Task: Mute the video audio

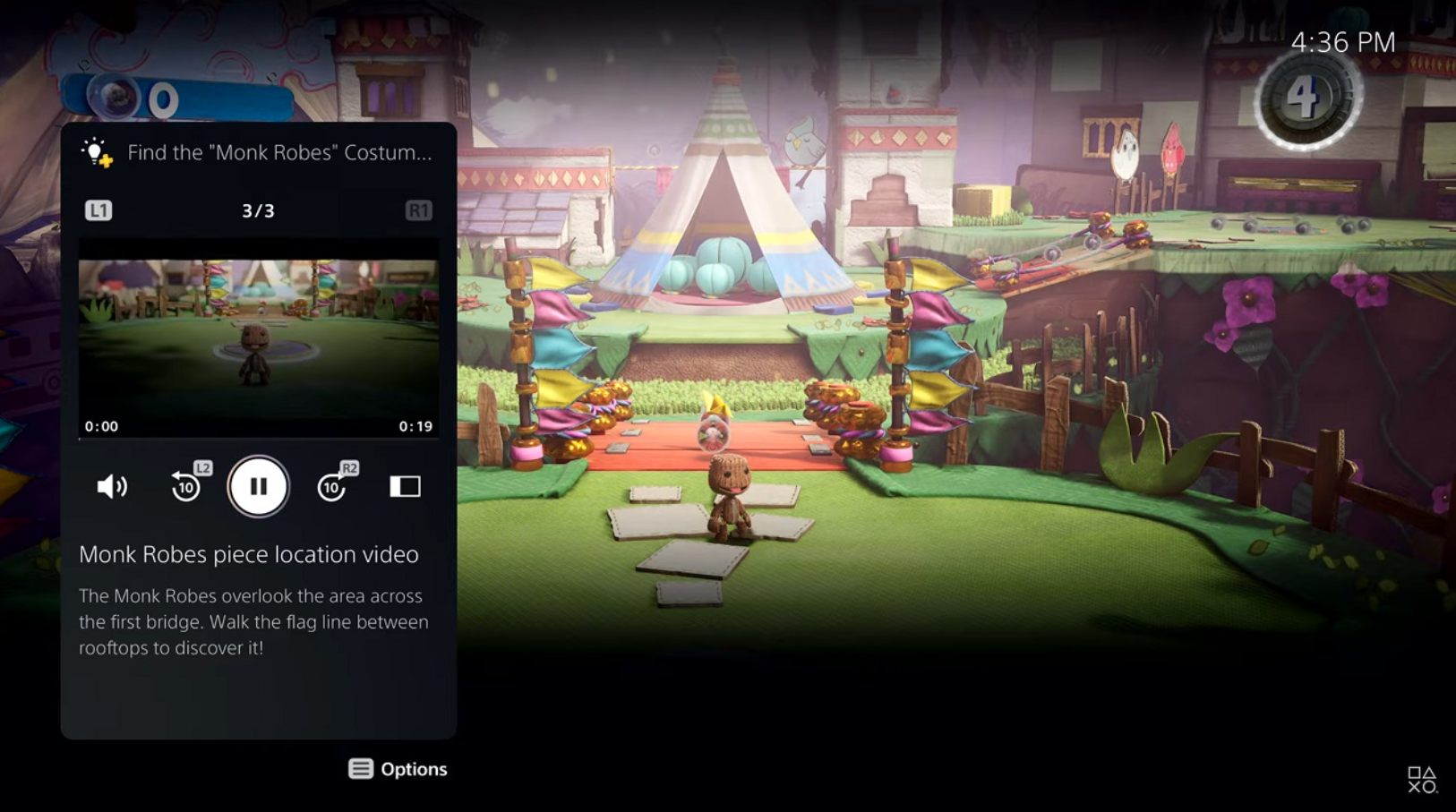Action: [x=111, y=486]
